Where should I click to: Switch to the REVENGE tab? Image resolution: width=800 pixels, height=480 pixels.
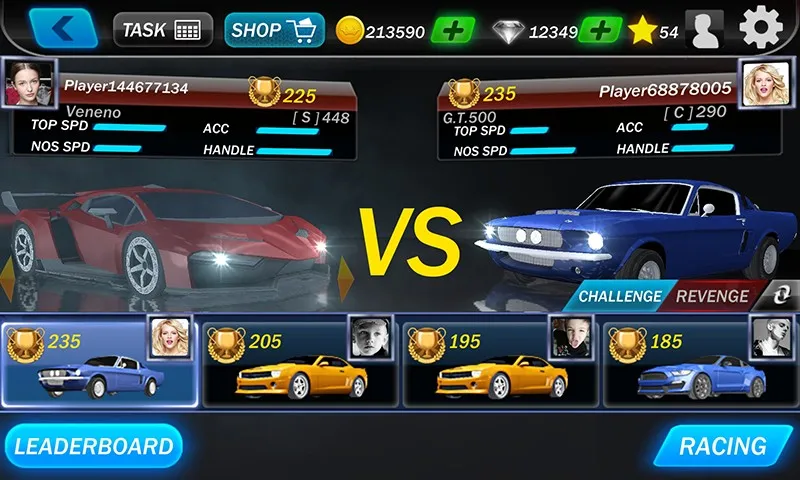(x=712, y=296)
